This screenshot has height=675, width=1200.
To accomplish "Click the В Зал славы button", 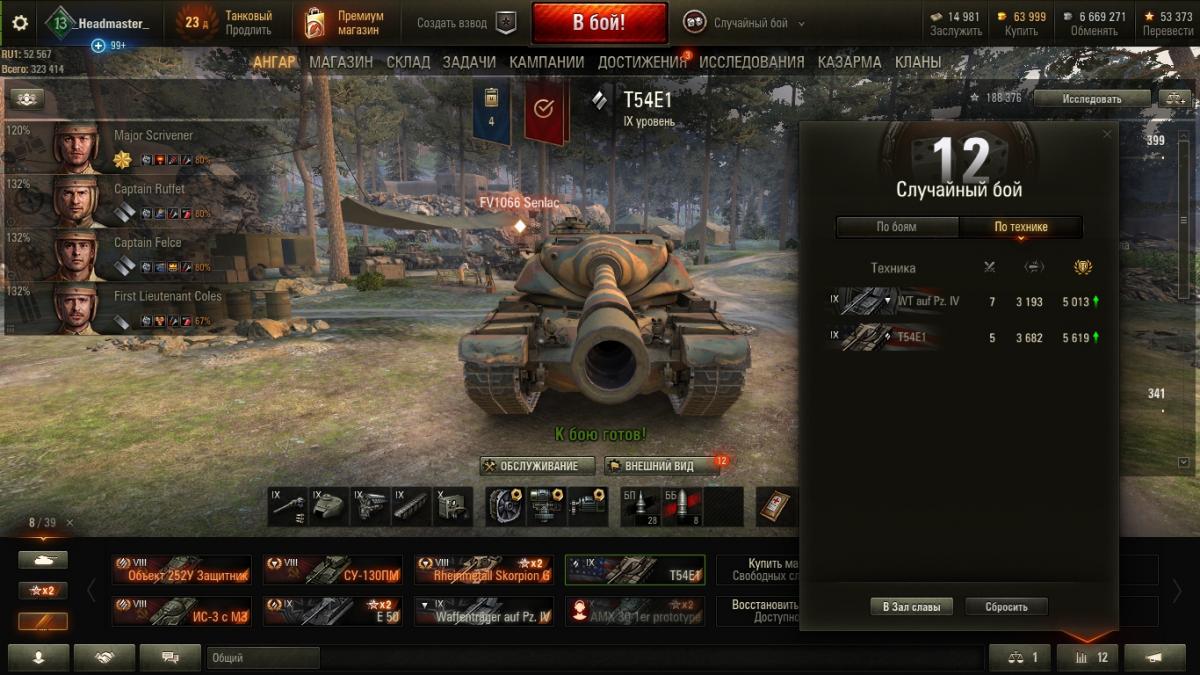I will point(911,607).
